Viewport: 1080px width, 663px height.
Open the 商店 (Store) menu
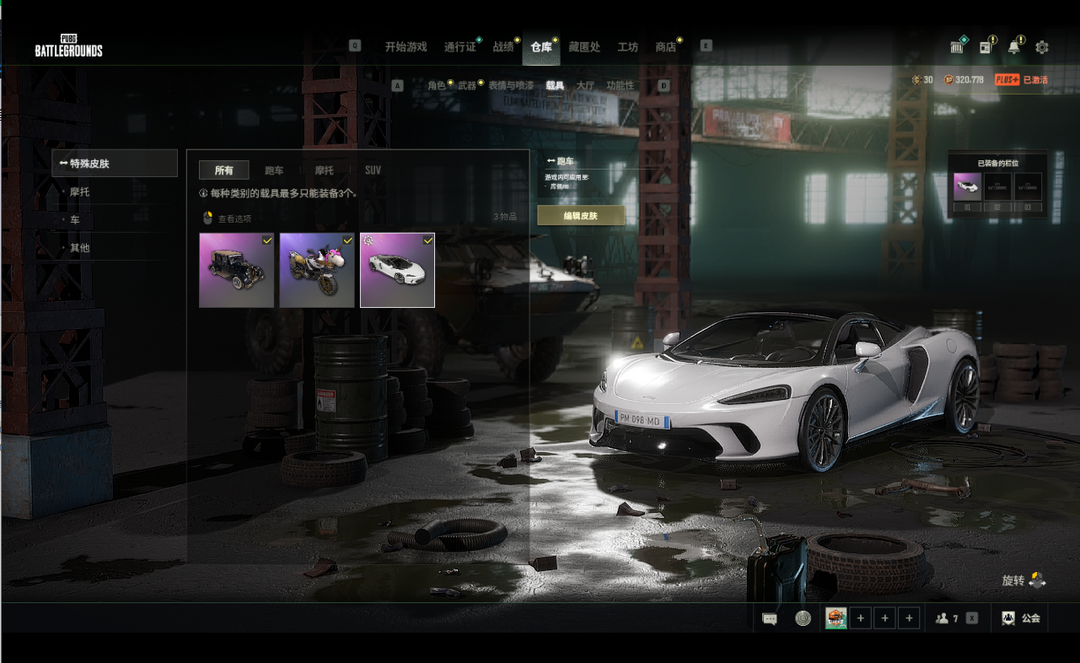pyautogui.click(x=665, y=47)
